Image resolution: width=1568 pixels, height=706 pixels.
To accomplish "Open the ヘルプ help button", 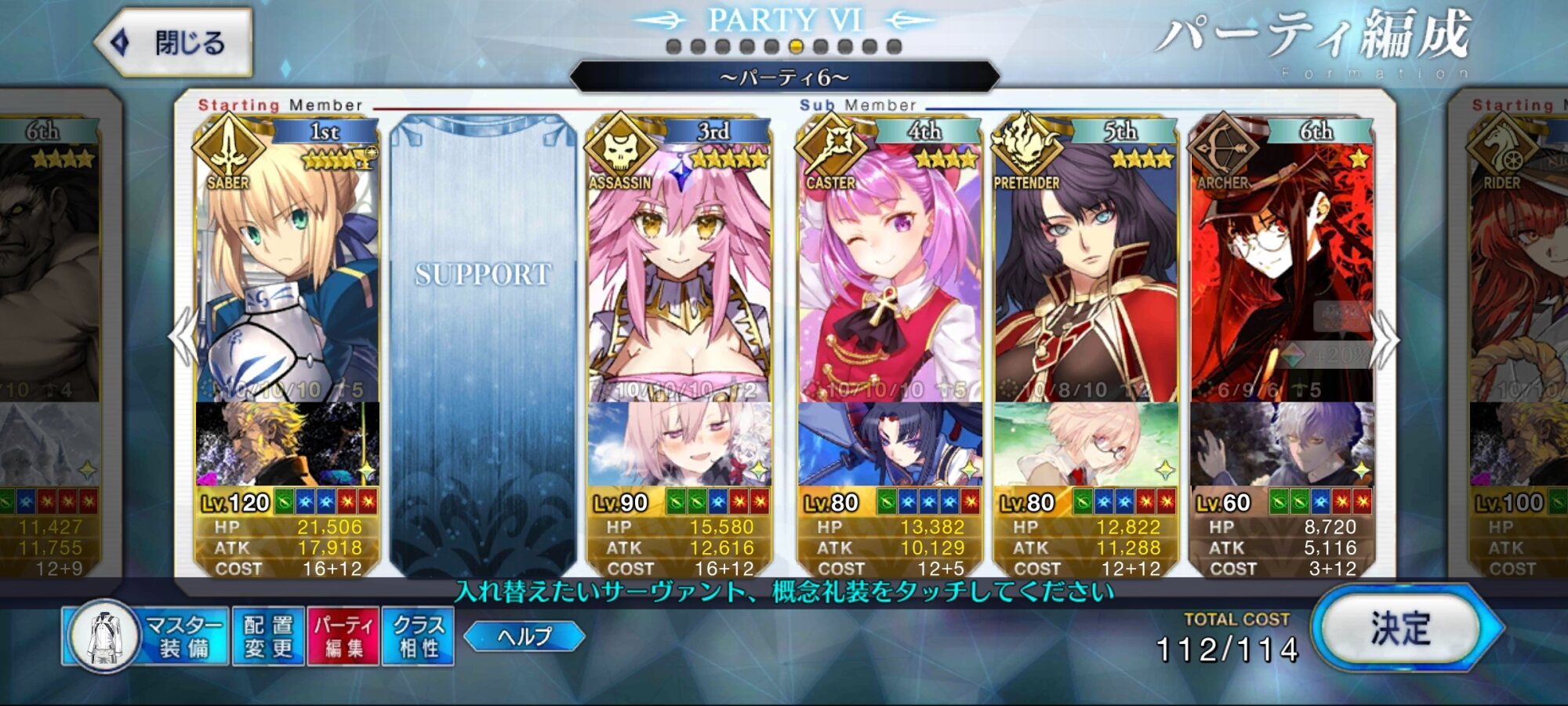I will [x=524, y=636].
